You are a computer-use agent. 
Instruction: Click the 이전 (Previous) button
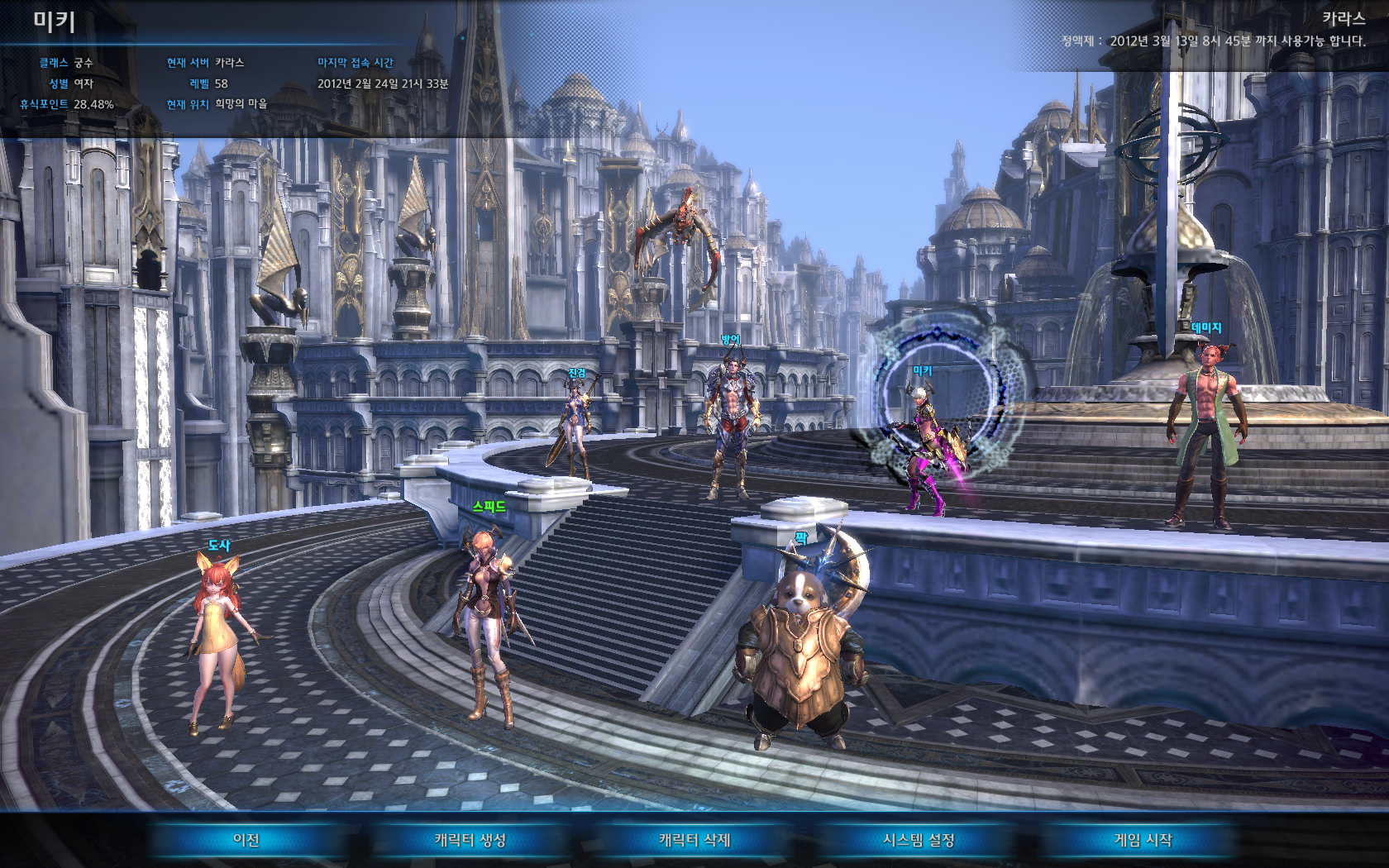(246, 840)
